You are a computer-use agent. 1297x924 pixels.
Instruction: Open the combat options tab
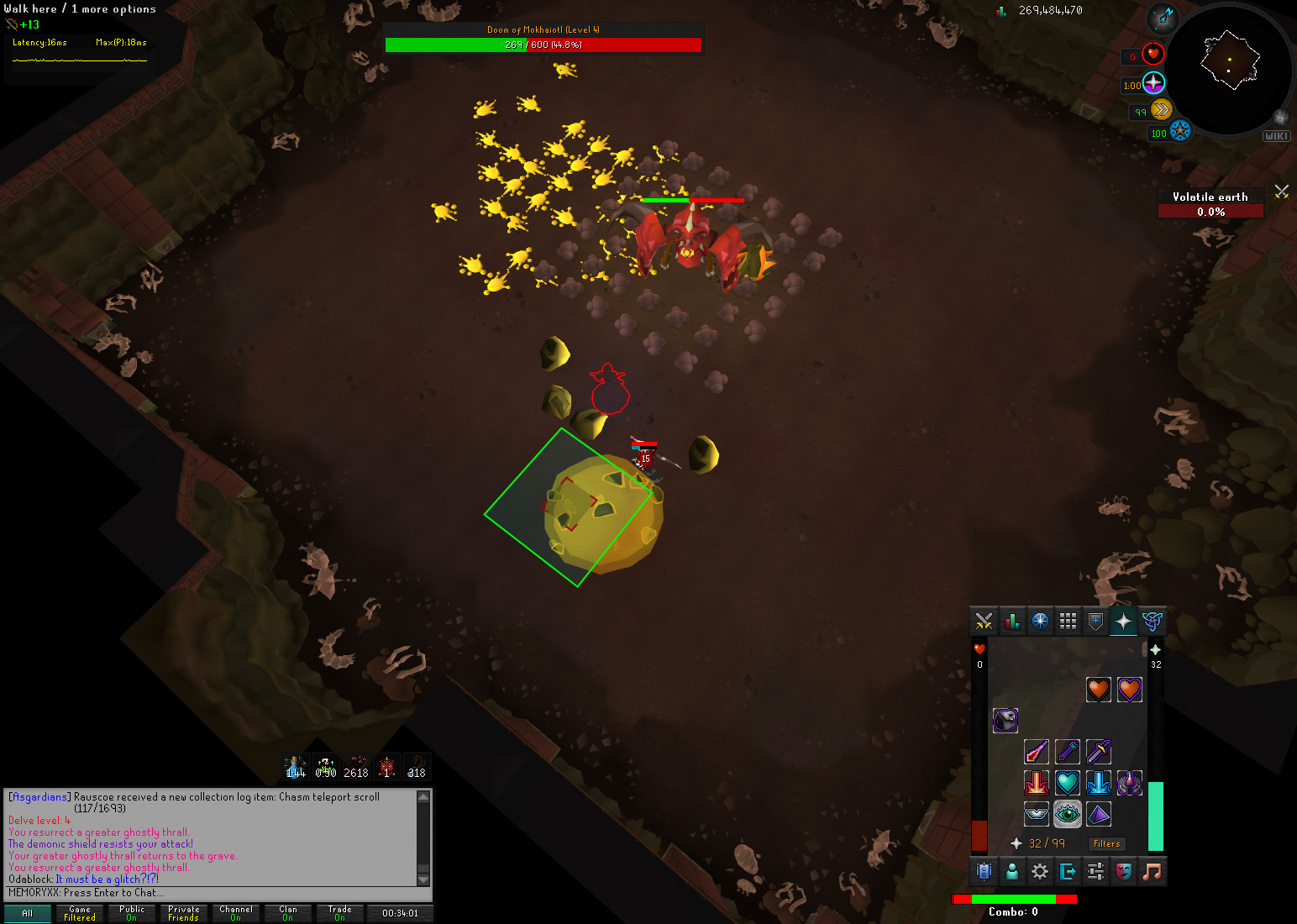click(984, 622)
